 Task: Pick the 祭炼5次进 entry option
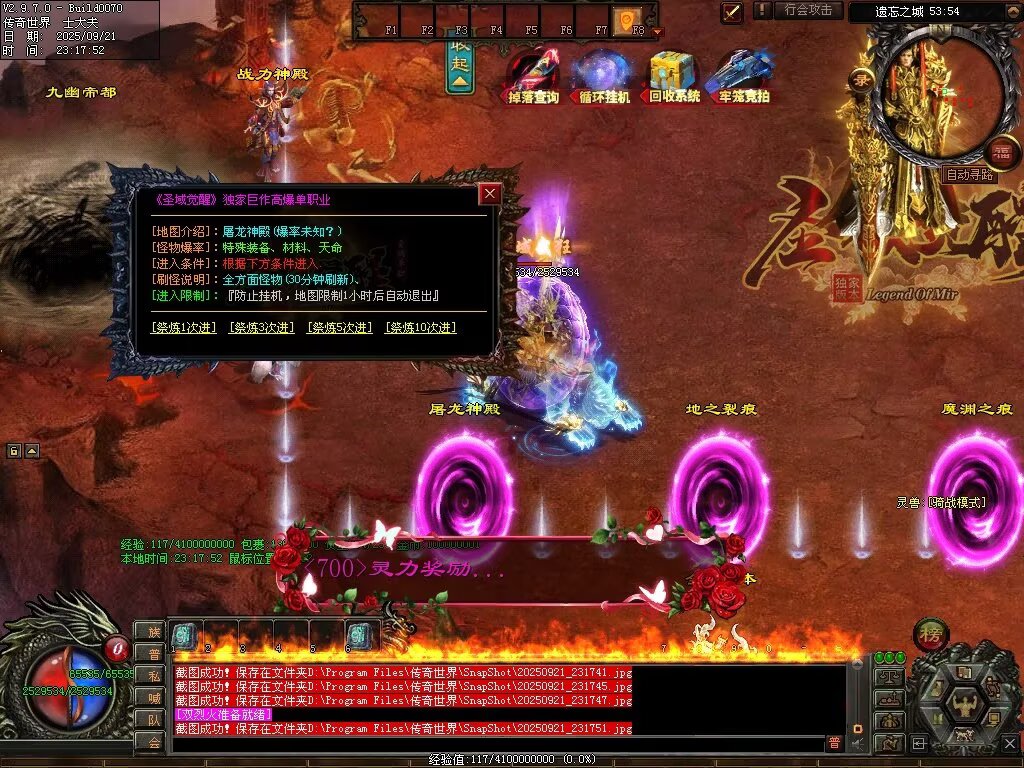[339, 327]
